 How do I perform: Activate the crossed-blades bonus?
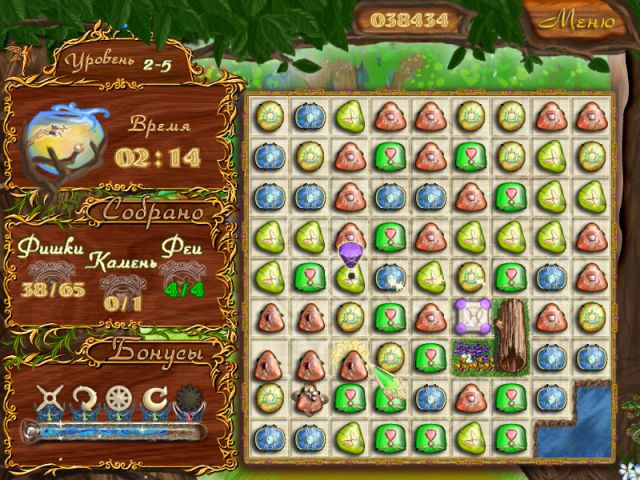50,400
